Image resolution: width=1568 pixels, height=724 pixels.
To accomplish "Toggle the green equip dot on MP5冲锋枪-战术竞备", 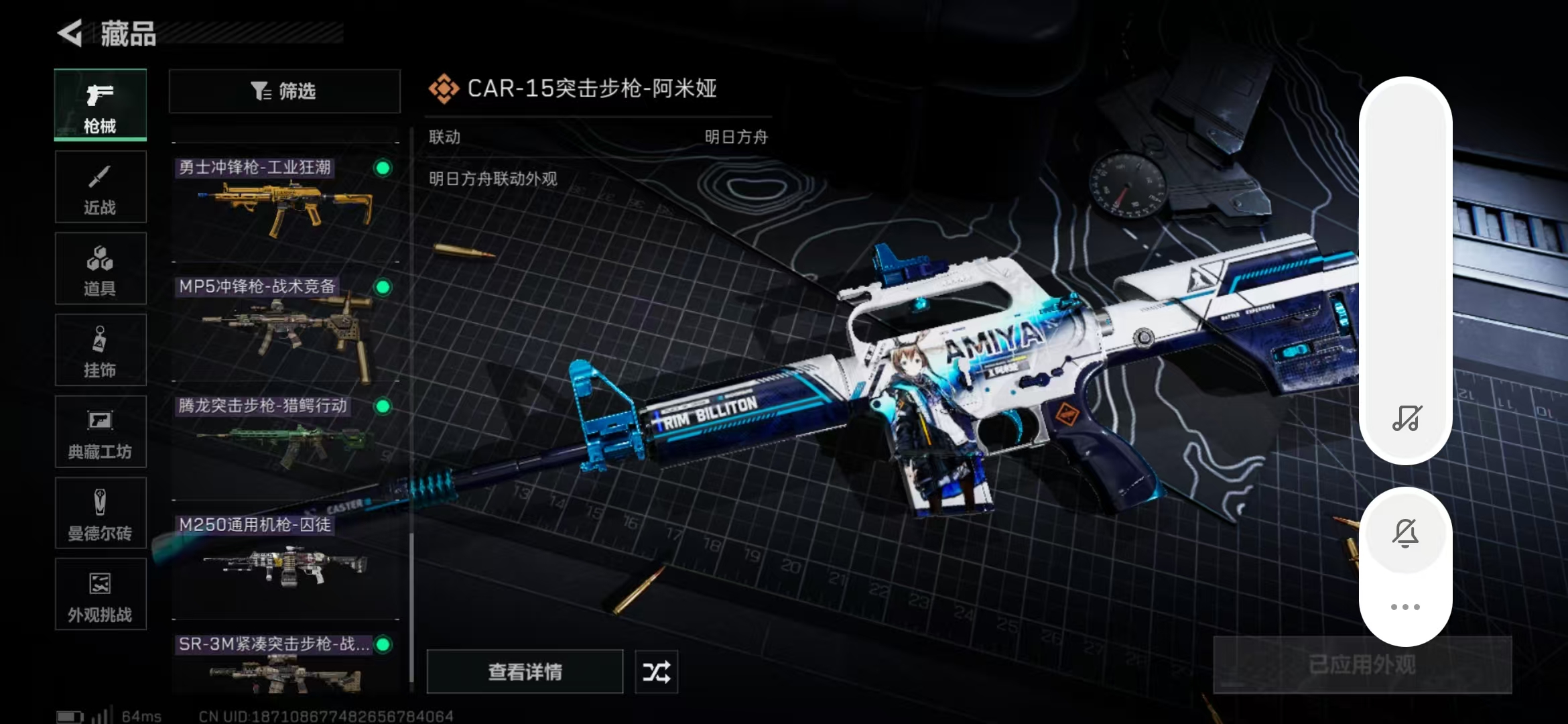I will tap(383, 288).
